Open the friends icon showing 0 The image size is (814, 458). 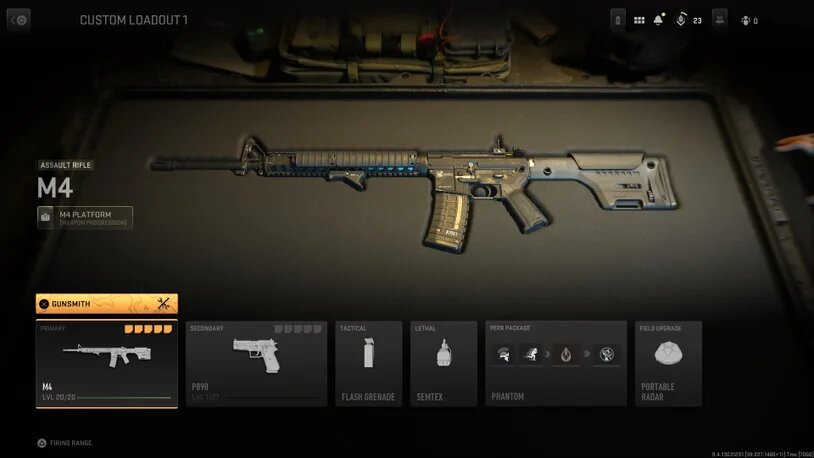(748, 20)
